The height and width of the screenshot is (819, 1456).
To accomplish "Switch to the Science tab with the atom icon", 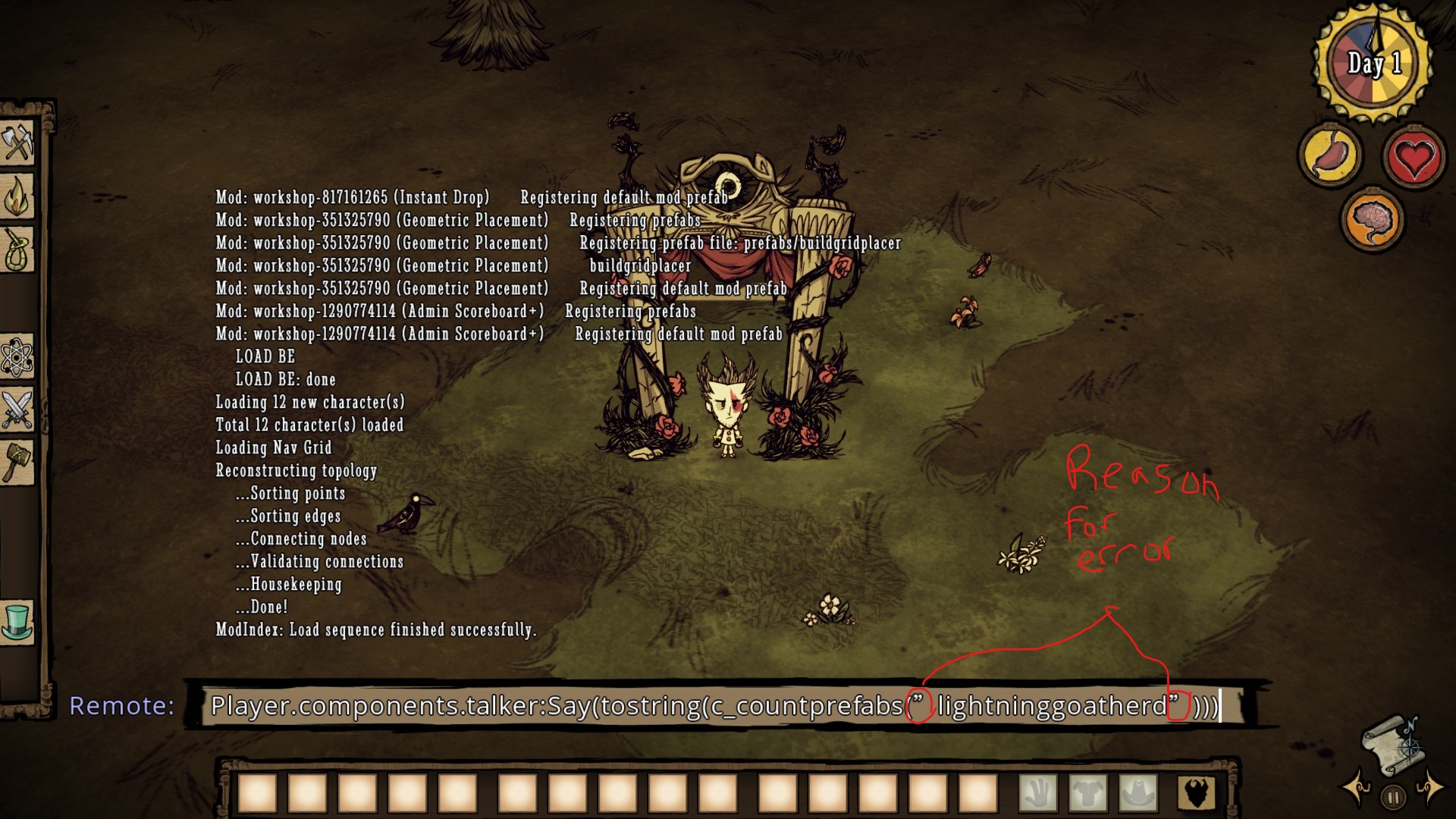I will [x=18, y=356].
